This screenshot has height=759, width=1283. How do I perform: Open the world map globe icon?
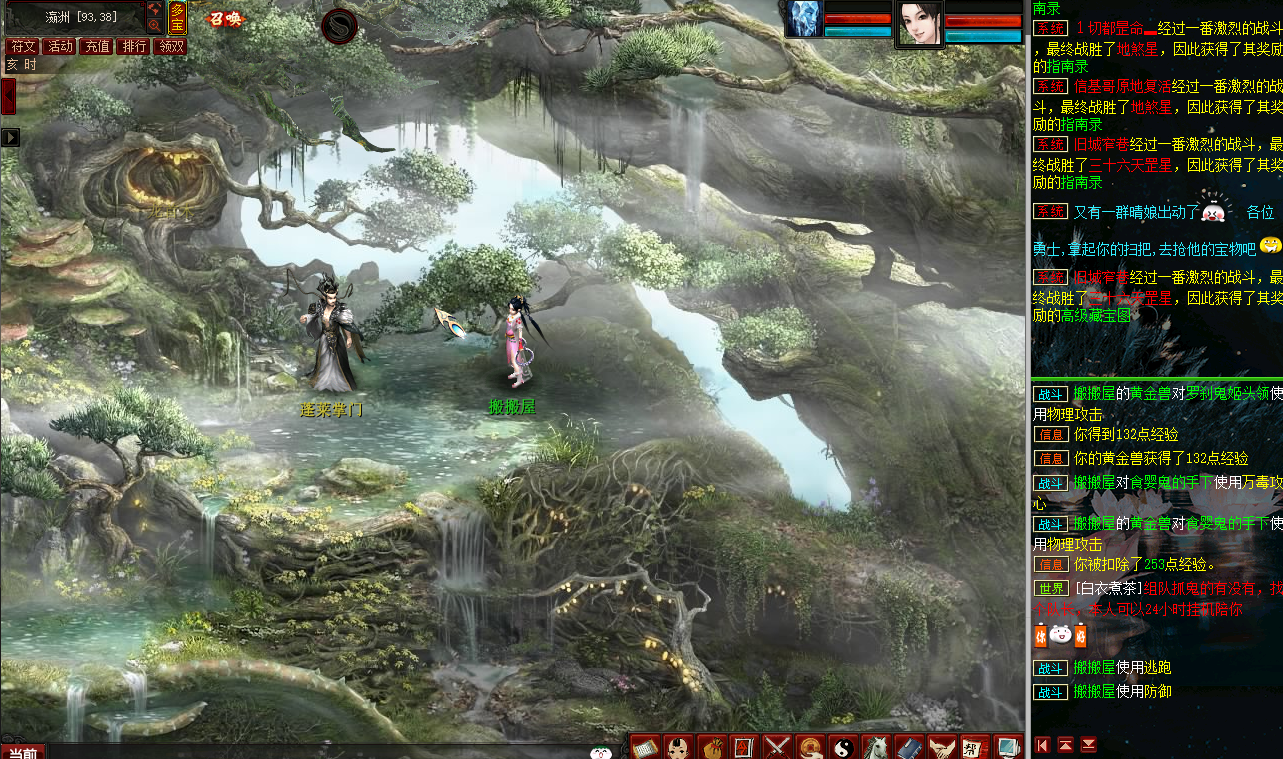[x=155, y=9]
